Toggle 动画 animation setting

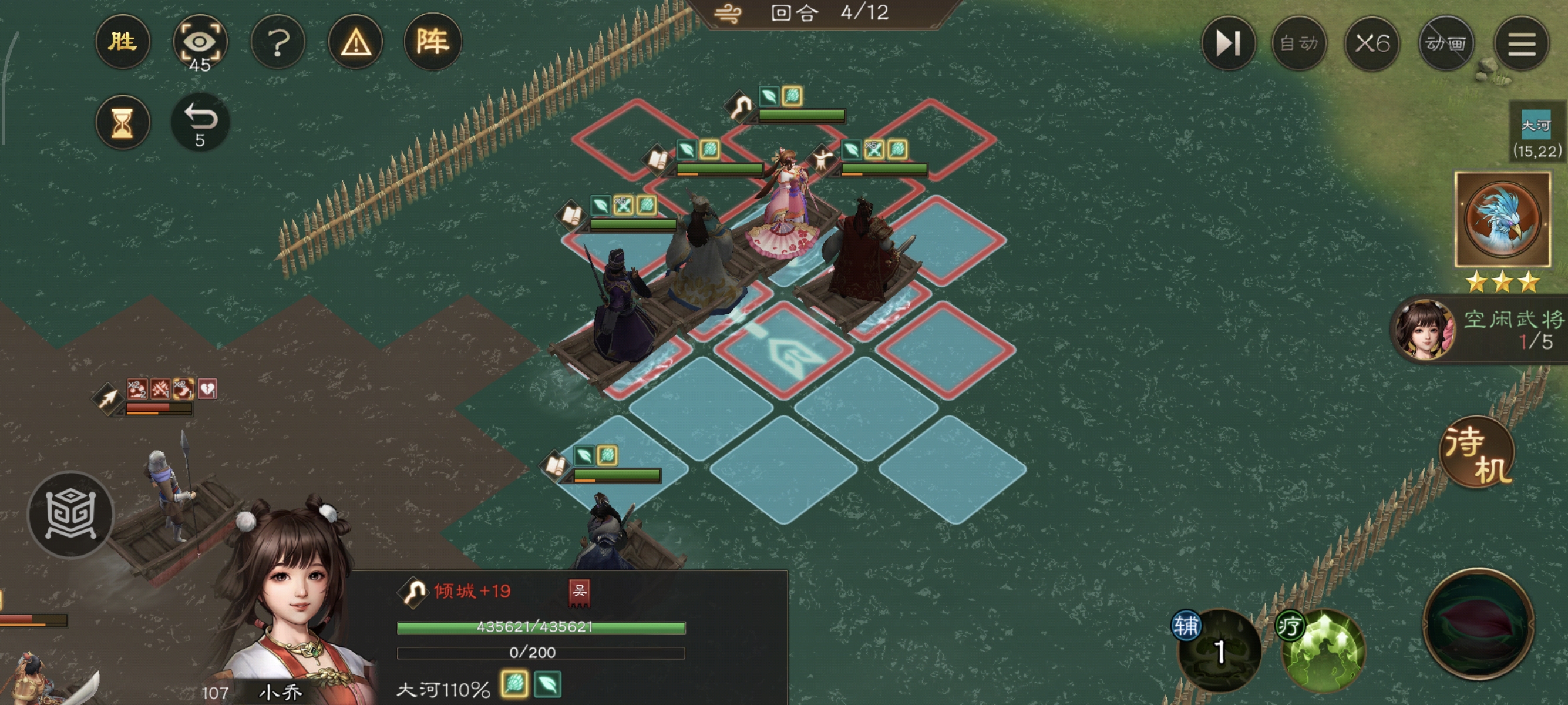coord(1446,43)
